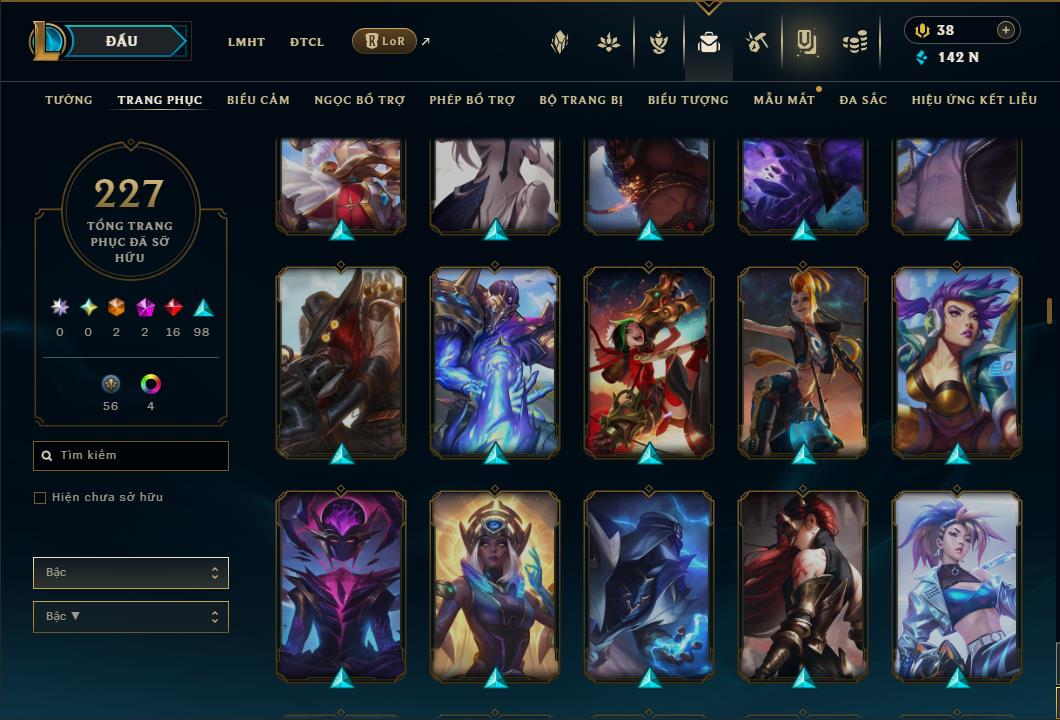
Task: Open the Bậc ▼ sort dropdown
Action: coord(131,616)
